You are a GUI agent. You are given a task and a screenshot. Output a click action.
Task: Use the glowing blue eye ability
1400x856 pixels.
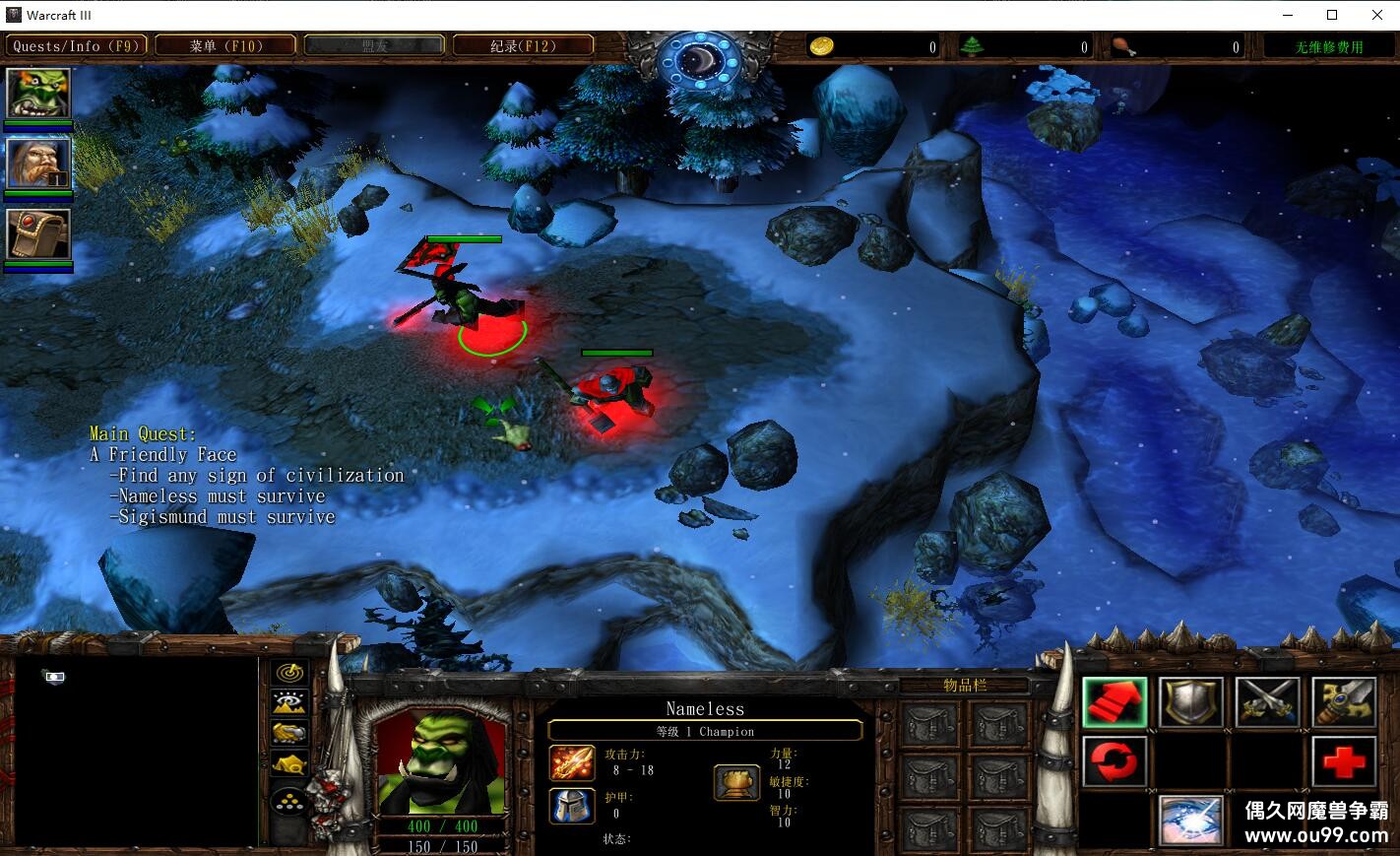coord(1191,821)
